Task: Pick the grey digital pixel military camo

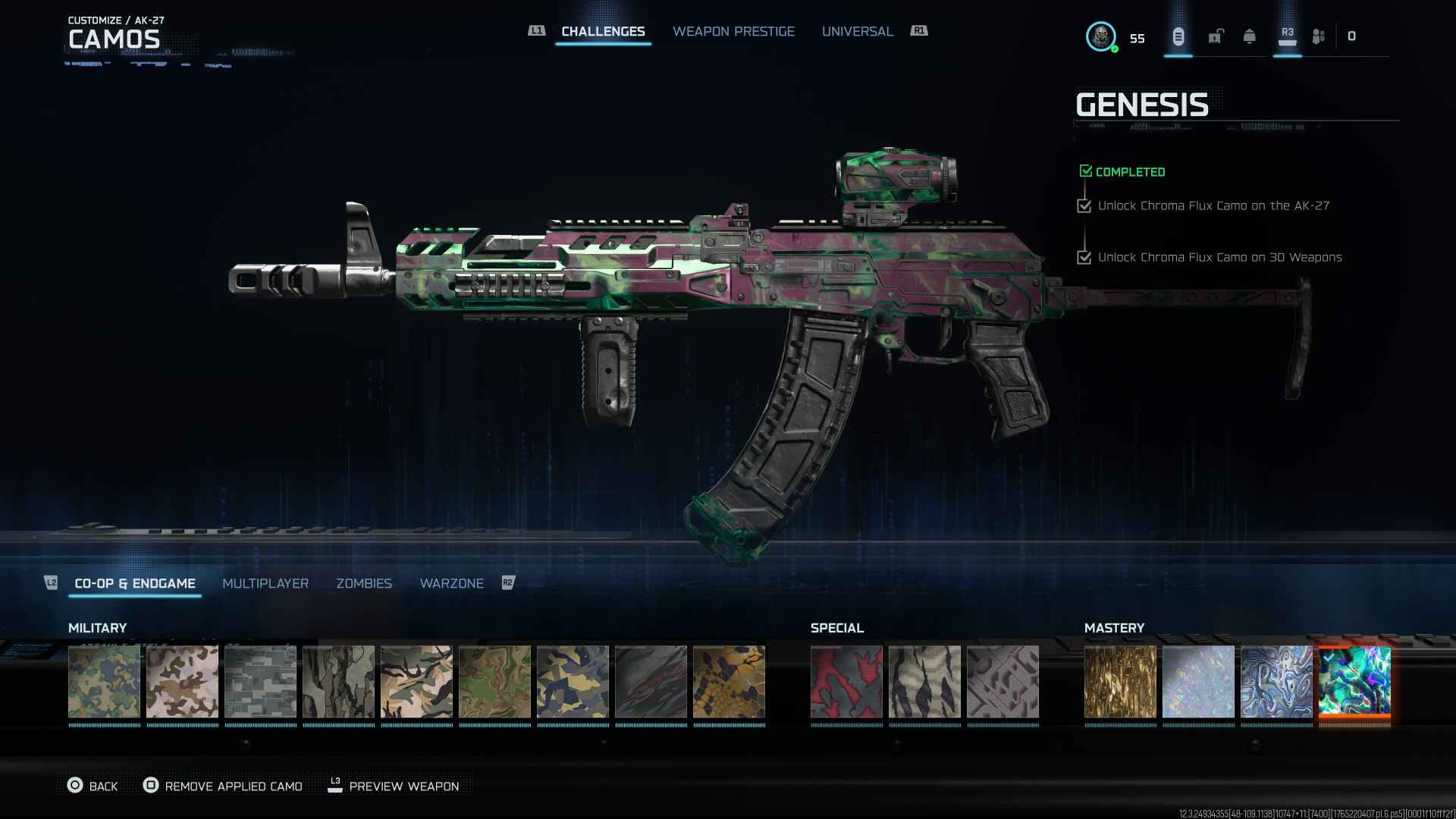Action: [260, 681]
